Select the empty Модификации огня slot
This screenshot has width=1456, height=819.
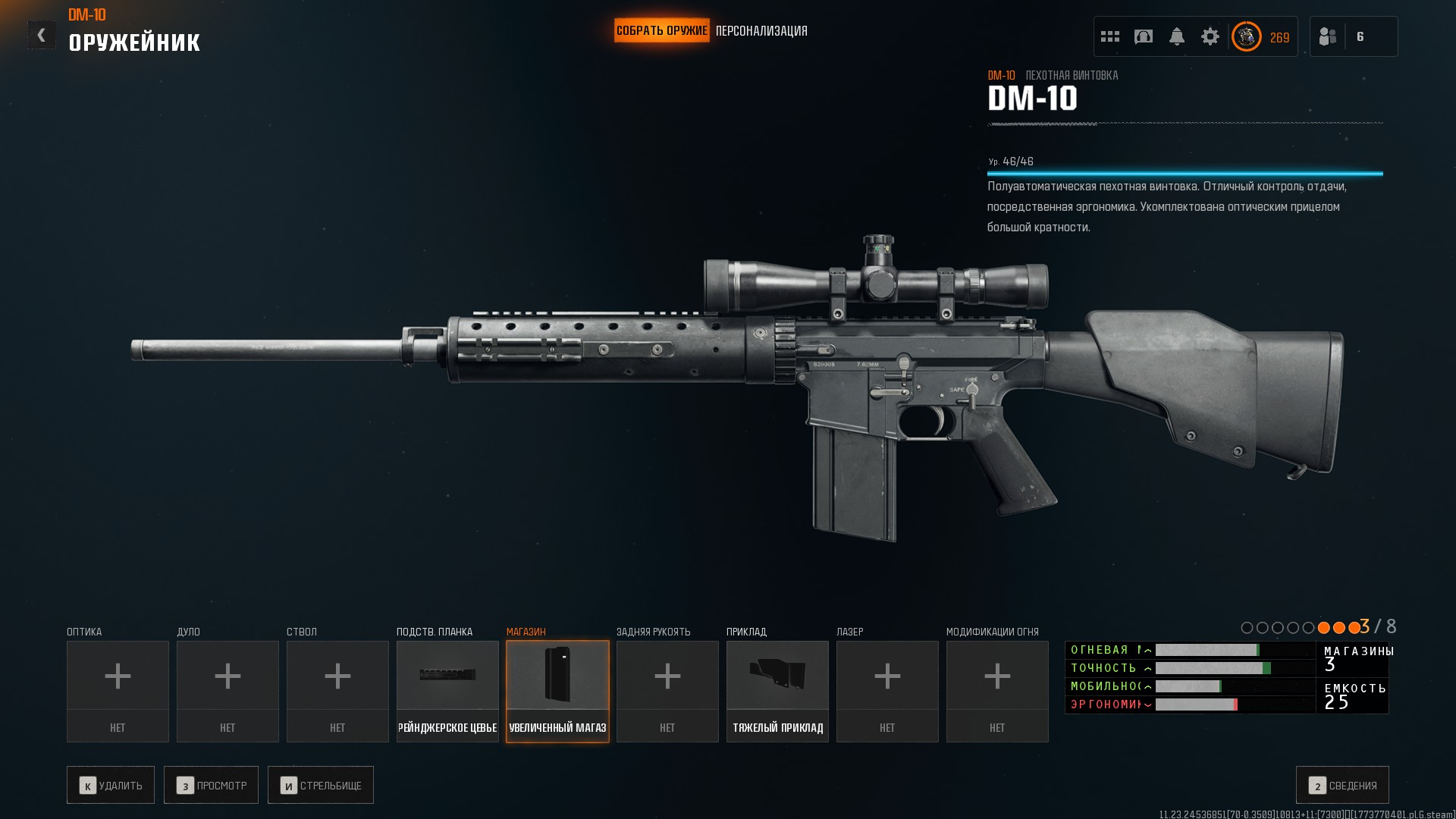997,691
